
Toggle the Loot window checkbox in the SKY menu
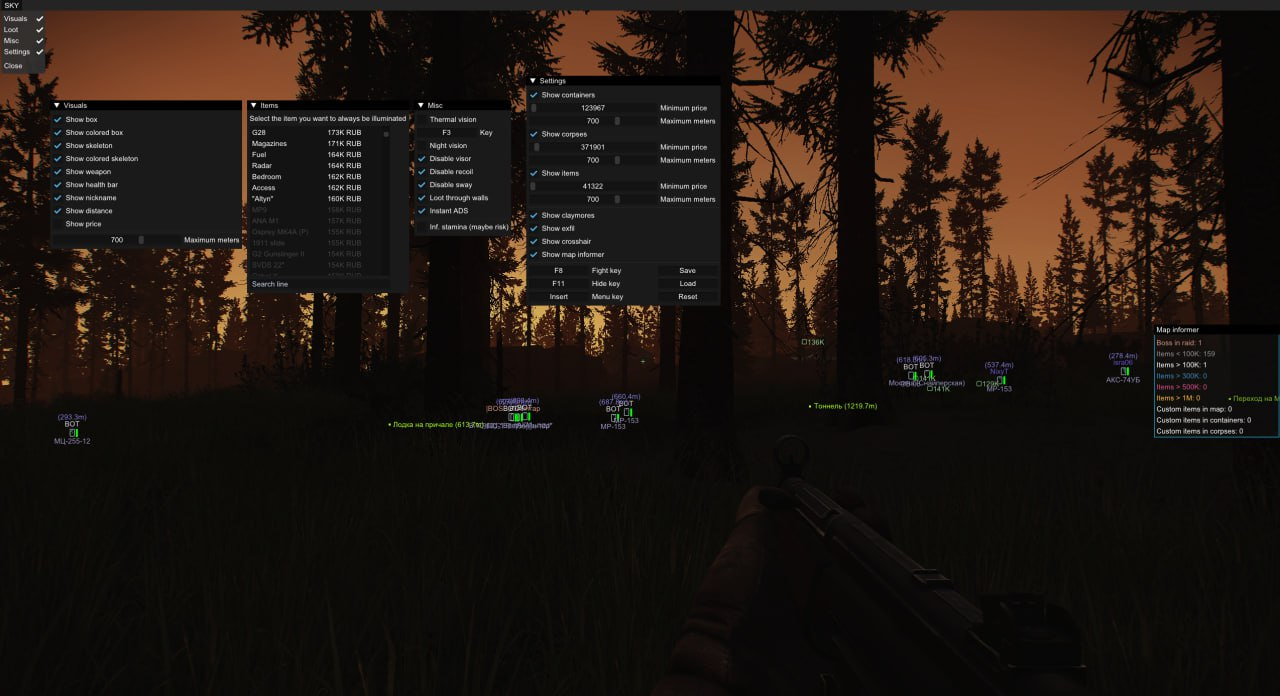[40, 29]
